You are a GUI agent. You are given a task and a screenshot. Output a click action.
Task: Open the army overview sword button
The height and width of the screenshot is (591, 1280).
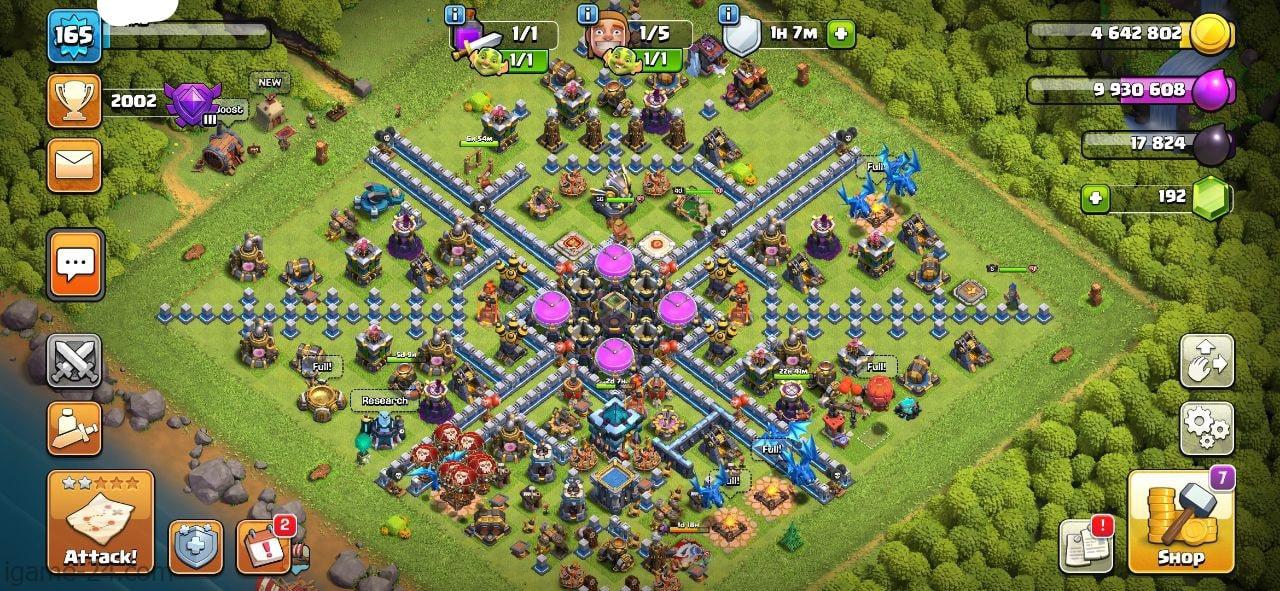(x=74, y=427)
